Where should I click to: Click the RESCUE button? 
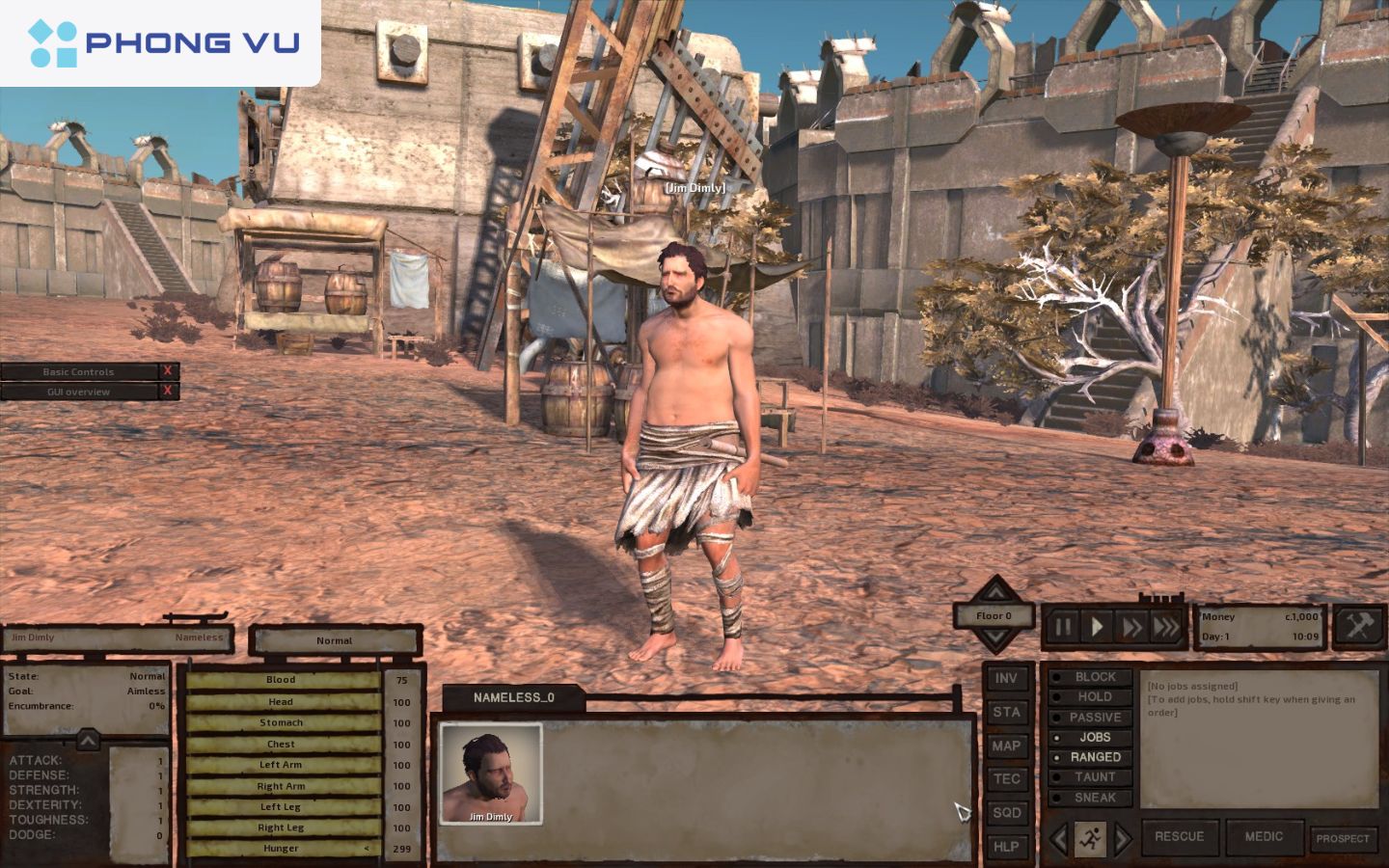pos(1179,837)
